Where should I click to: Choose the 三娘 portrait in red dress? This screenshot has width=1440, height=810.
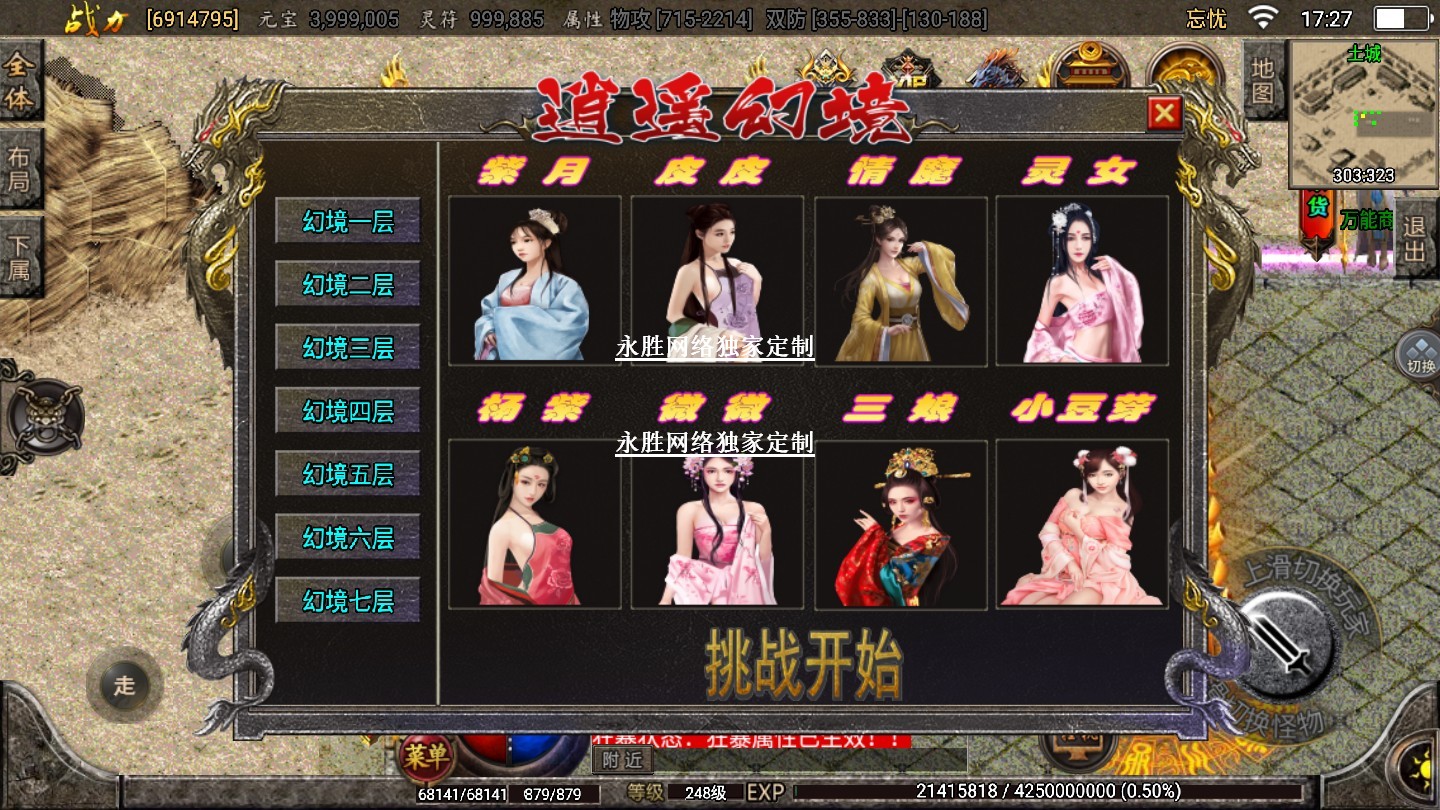tap(900, 524)
